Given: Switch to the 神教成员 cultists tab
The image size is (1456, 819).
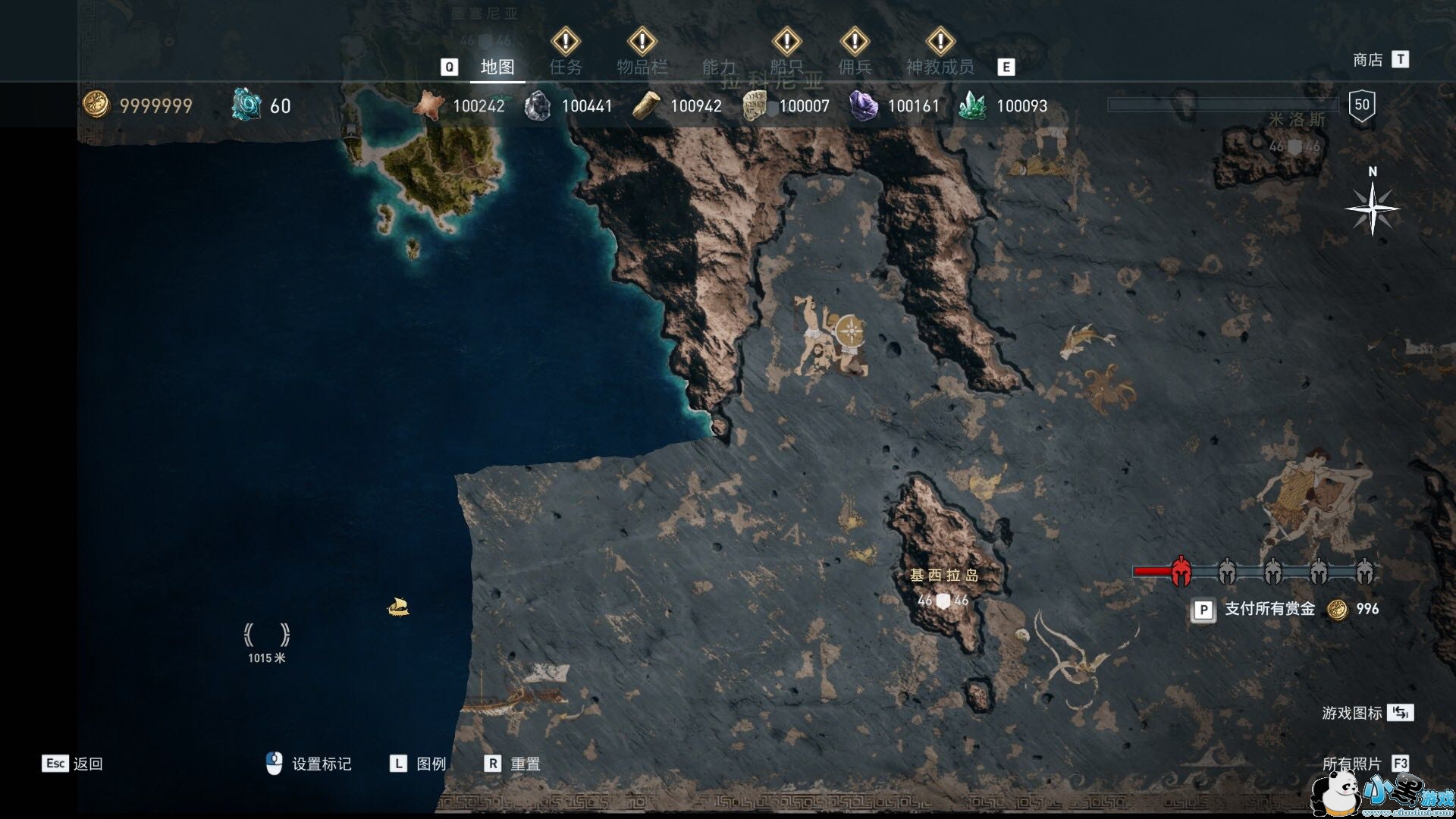Looking at the screenshot, I should coord(940,67).
